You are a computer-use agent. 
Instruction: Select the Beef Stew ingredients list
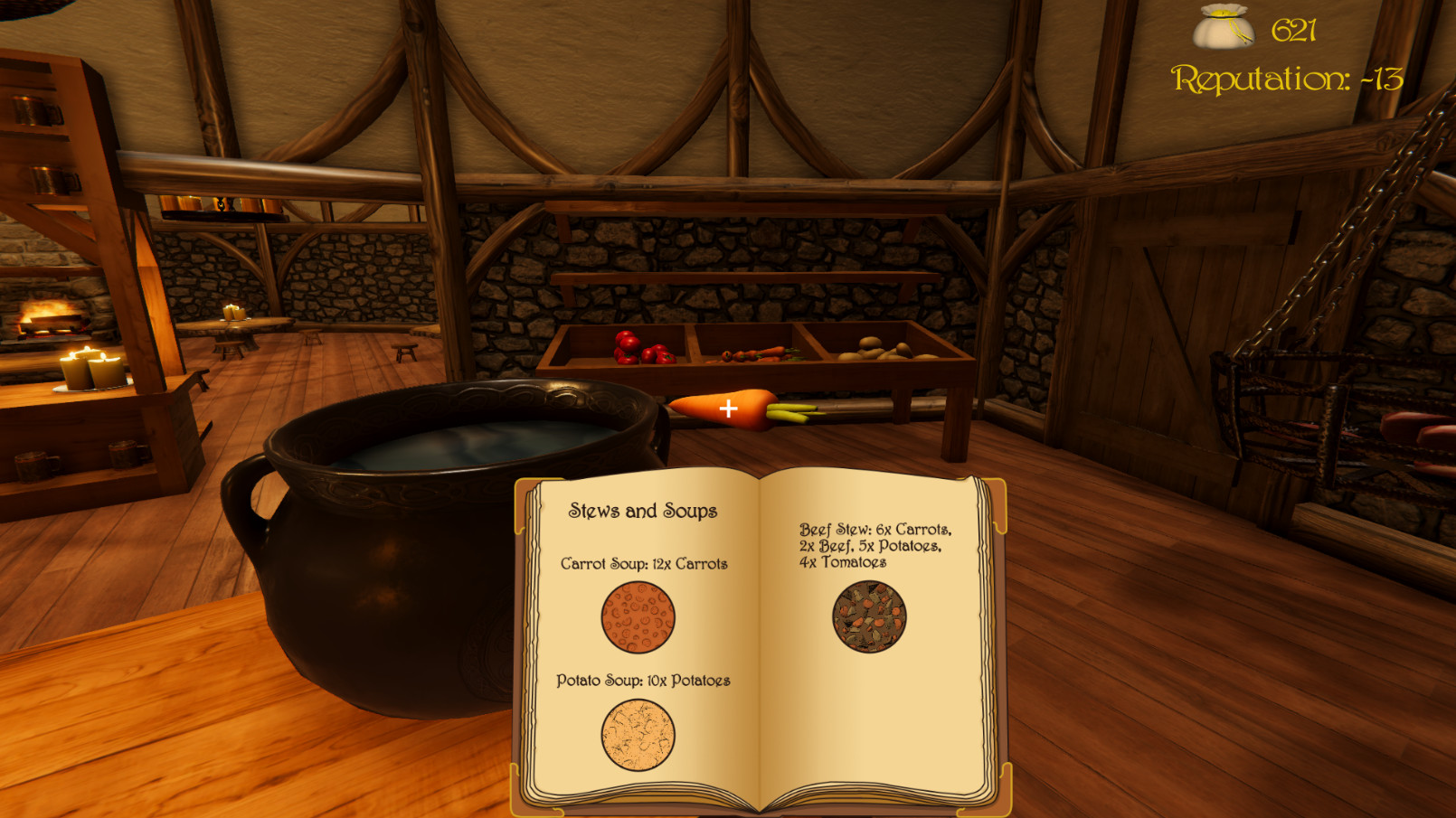tap(877, 543)
